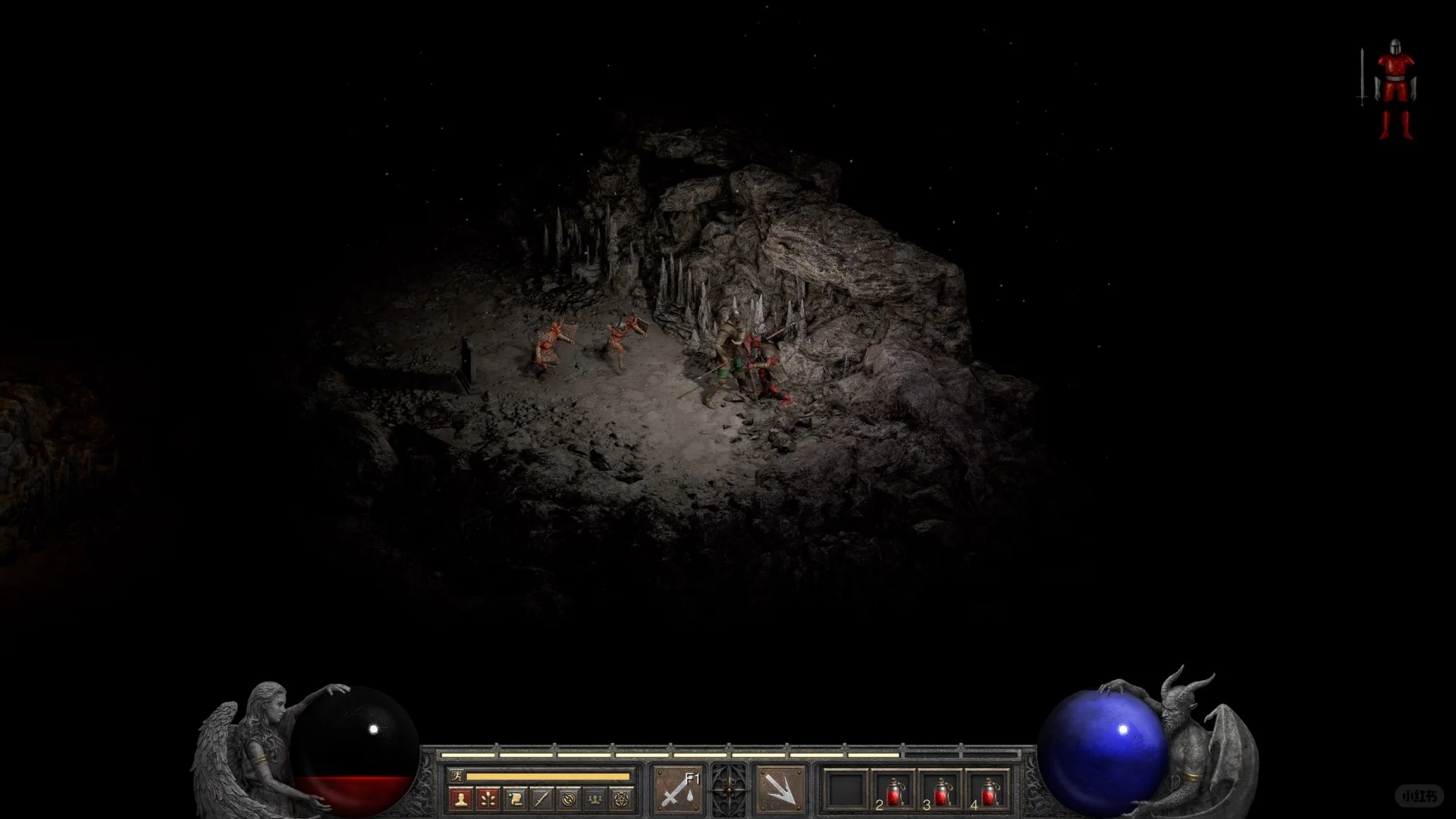Image resolution: width=1456 pixels, height=819 pixels.
Task: Open the game menu pentagram icon
Action: click(x=622, y=799)
